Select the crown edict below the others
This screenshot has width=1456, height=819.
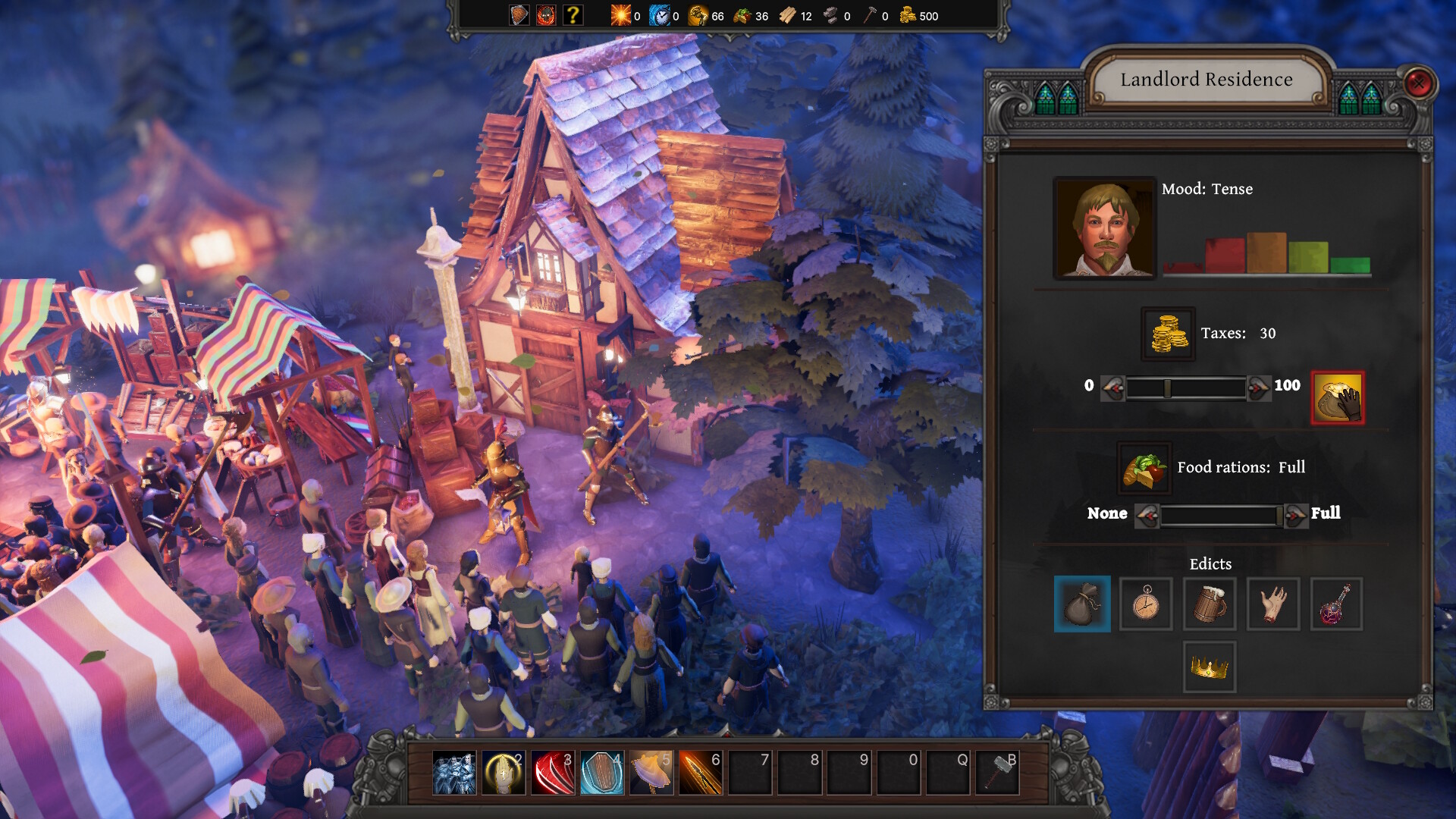click(1210, 667)
